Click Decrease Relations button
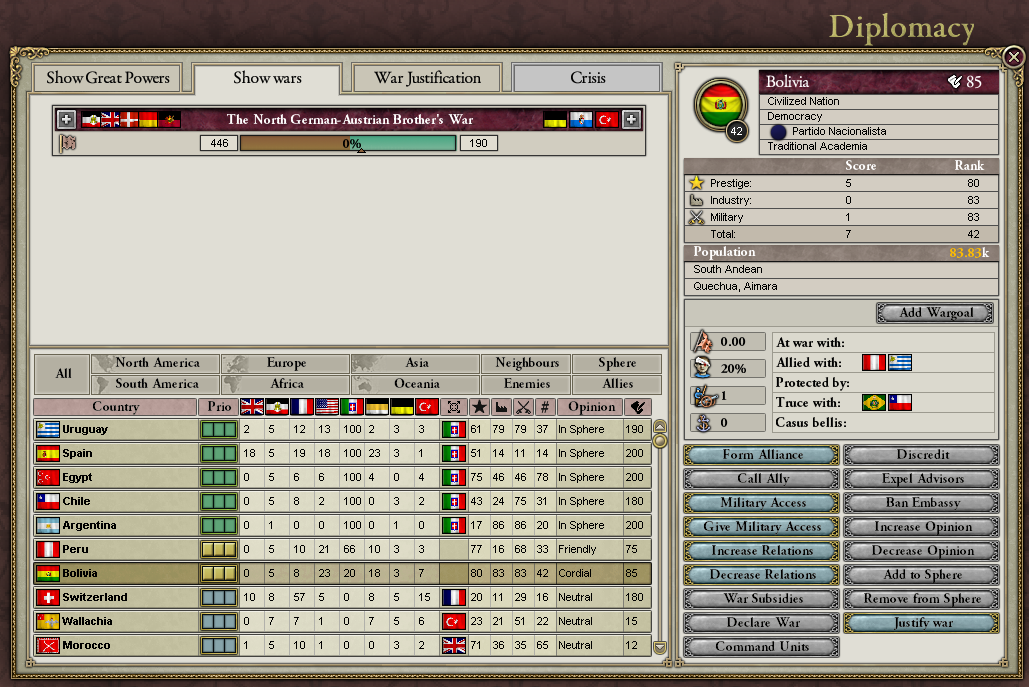The width and height of the screenshot is (1029, 687). 762,575
